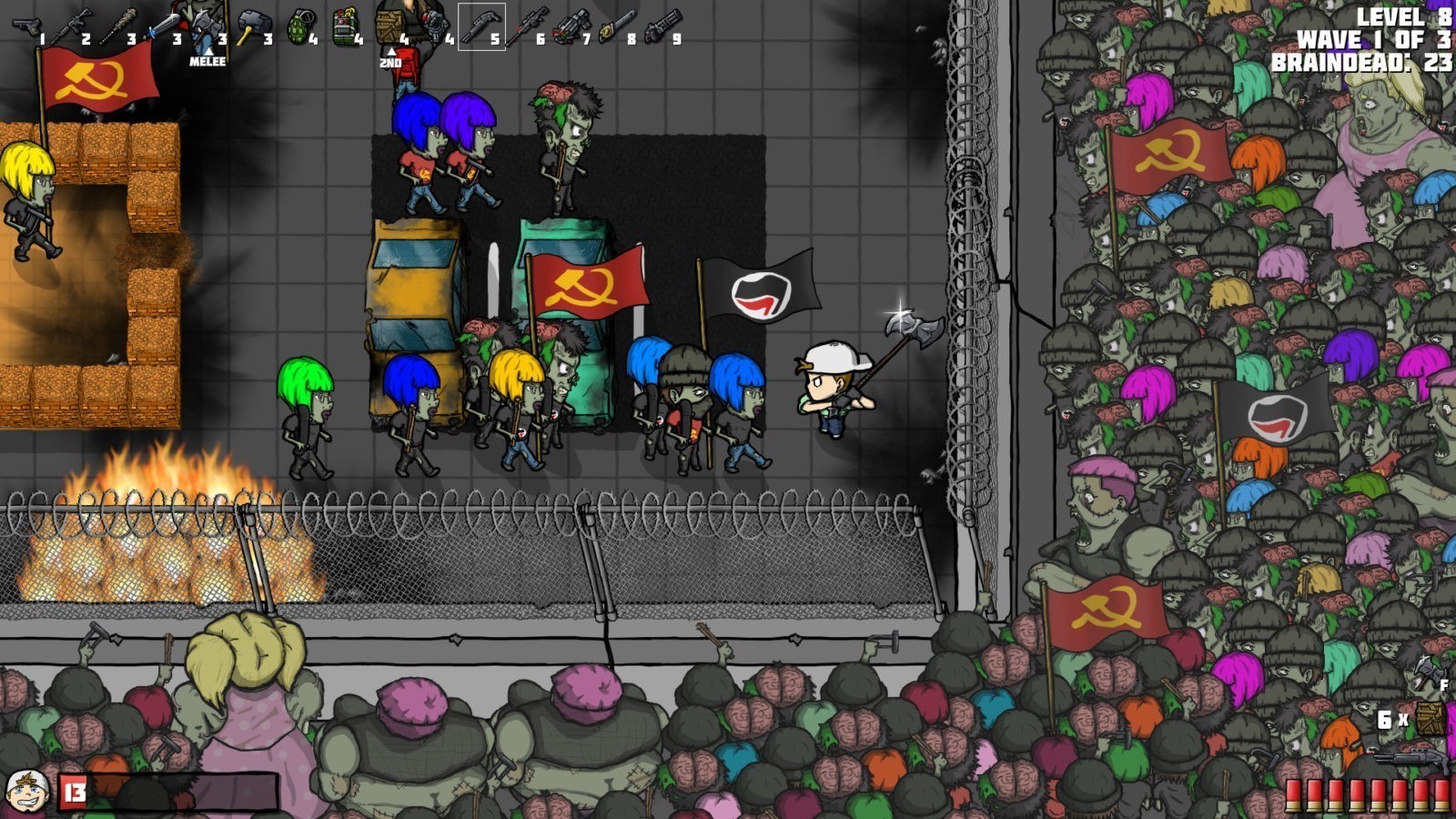Select the minigun in slot 9

(x=662, y=27)
